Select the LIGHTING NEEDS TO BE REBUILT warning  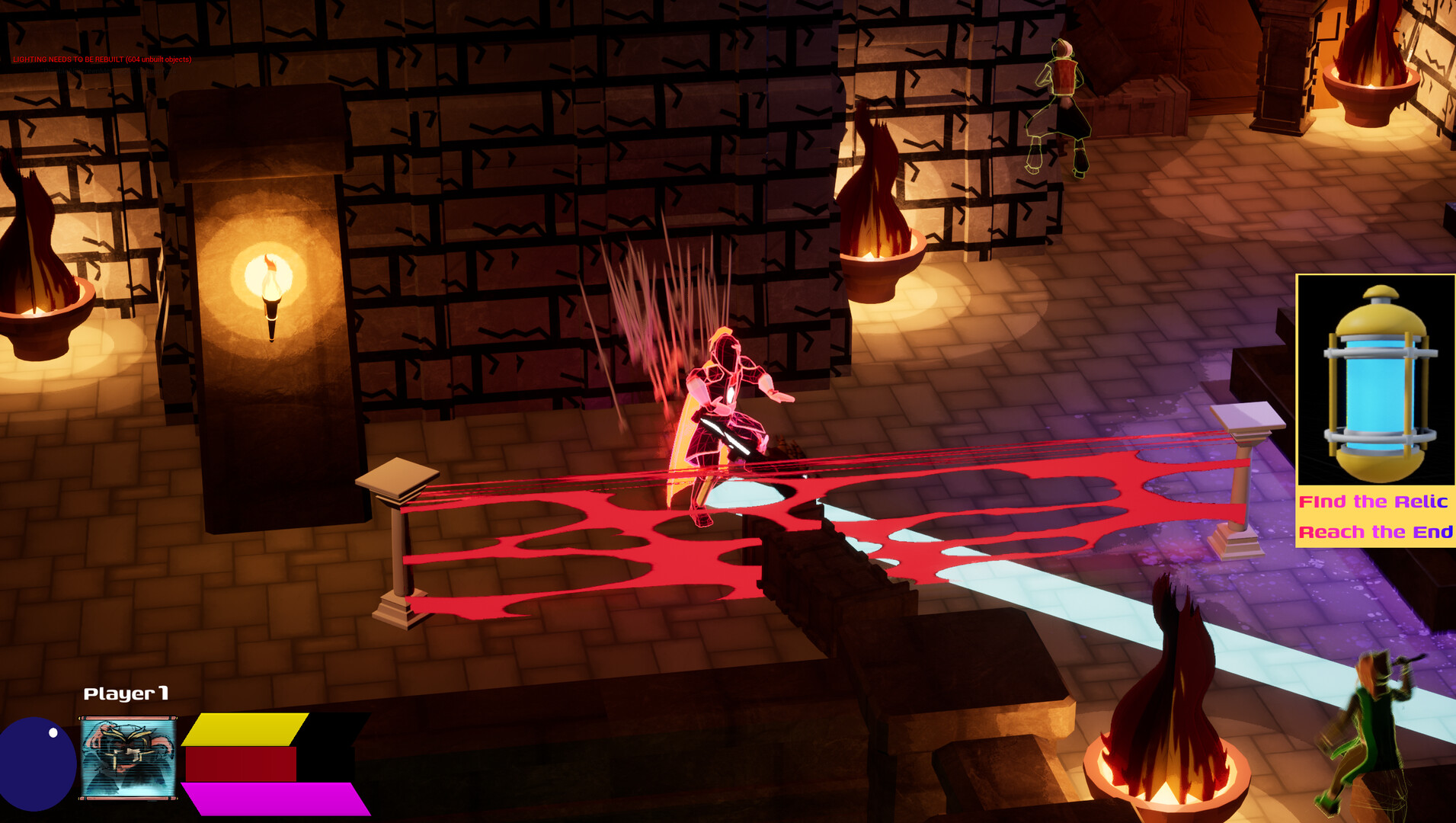(x=102, y=59)
